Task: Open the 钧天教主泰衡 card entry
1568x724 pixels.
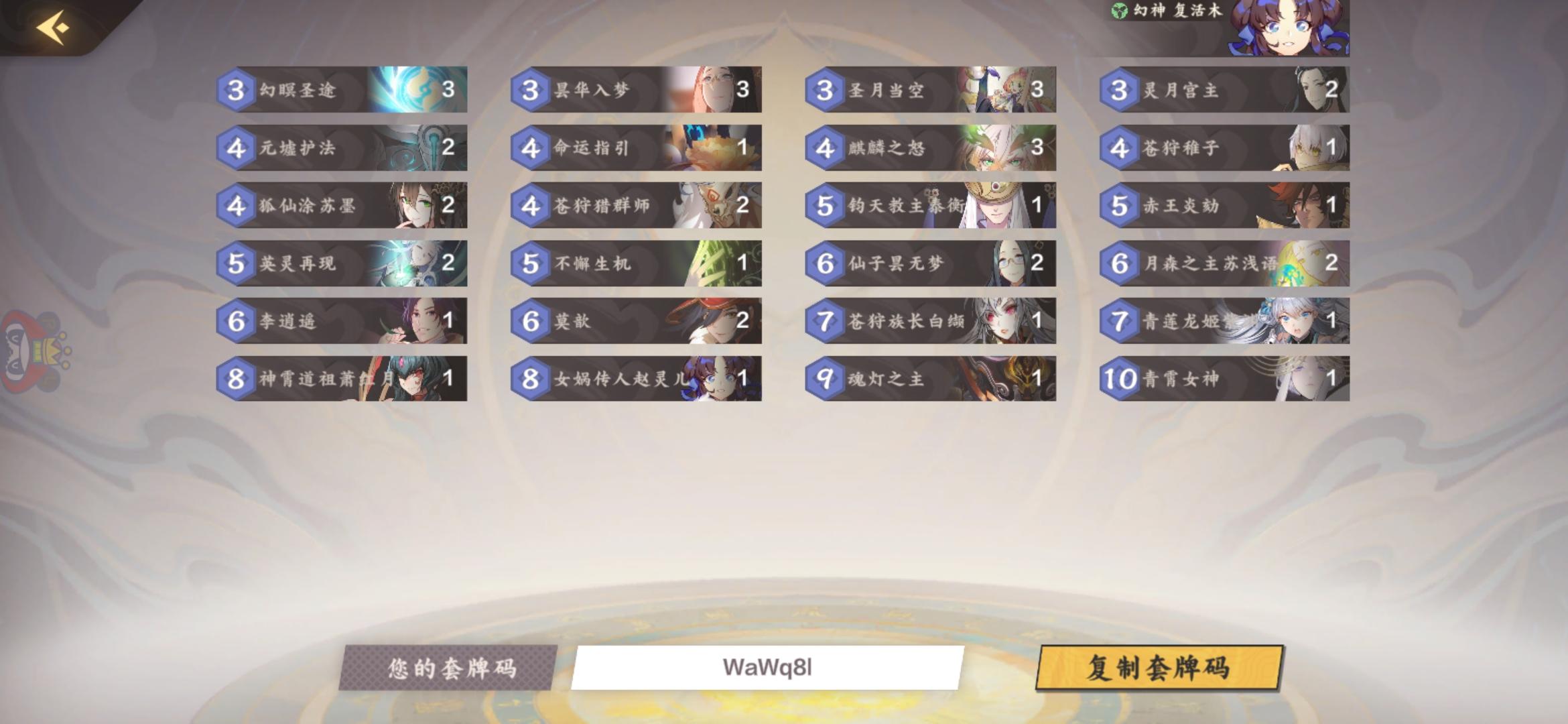Action: (931, 206)
